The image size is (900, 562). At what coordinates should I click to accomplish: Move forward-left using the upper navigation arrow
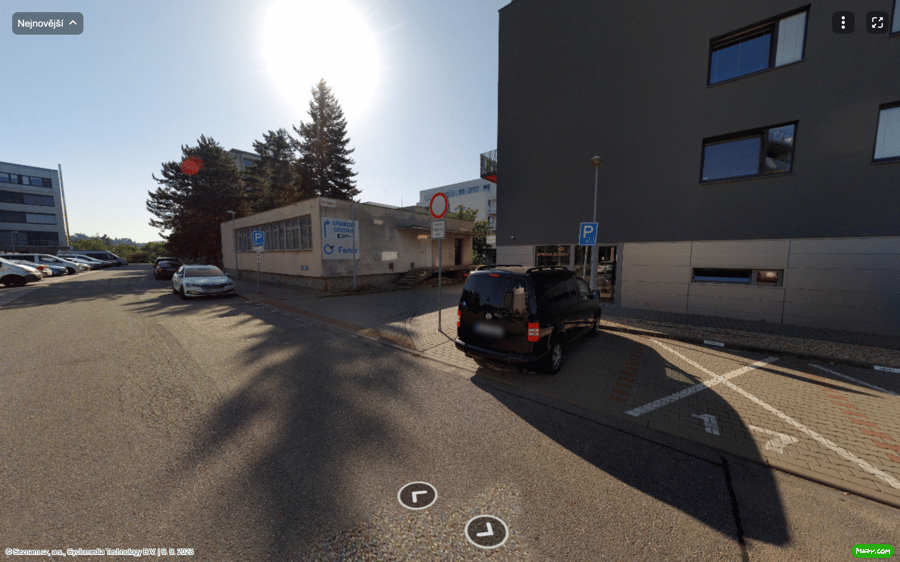click(417, 495)
